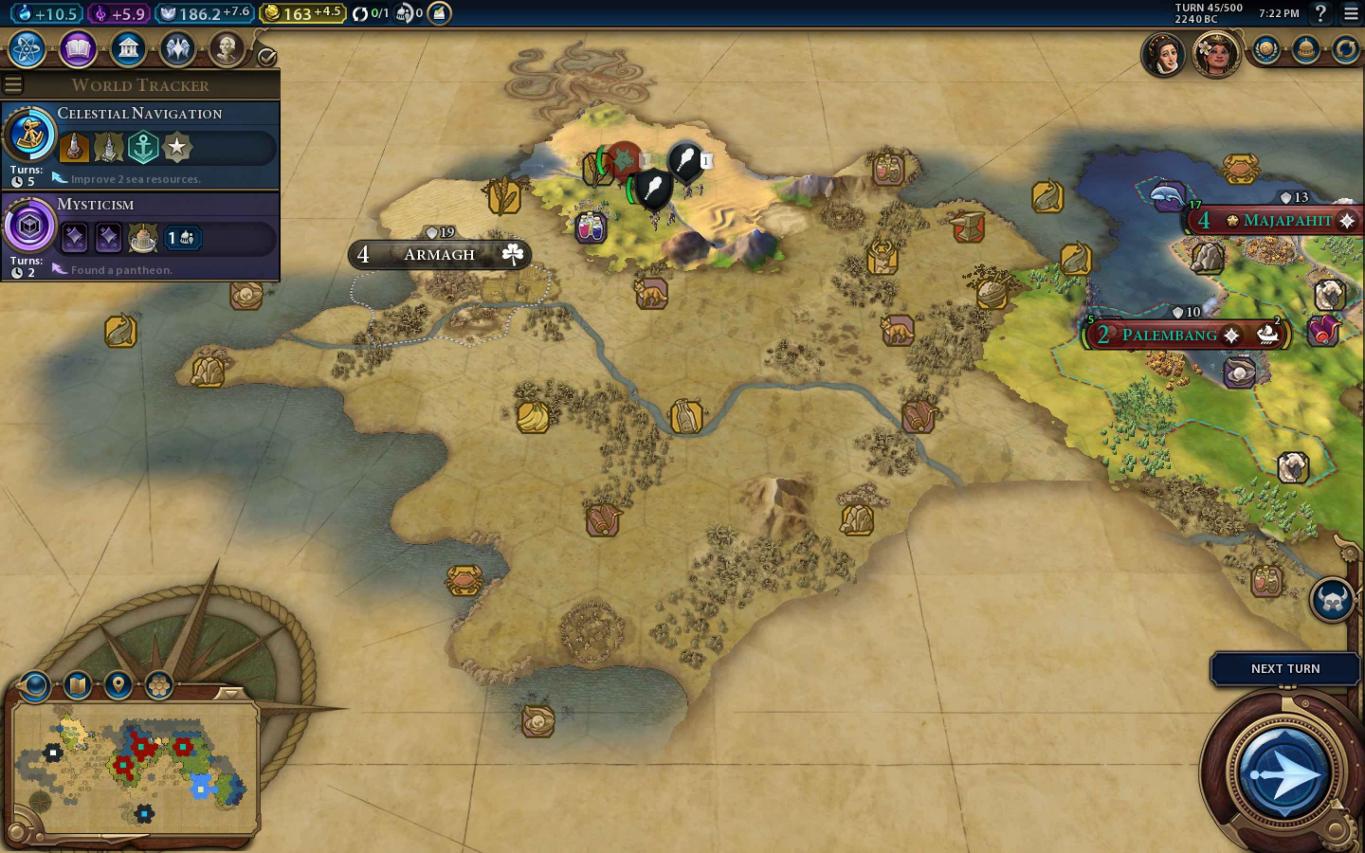The height and width of the screenshot is (853, 1365).
Task: Click the dark-hooded leader portrait
Action: click(1164, 53)
